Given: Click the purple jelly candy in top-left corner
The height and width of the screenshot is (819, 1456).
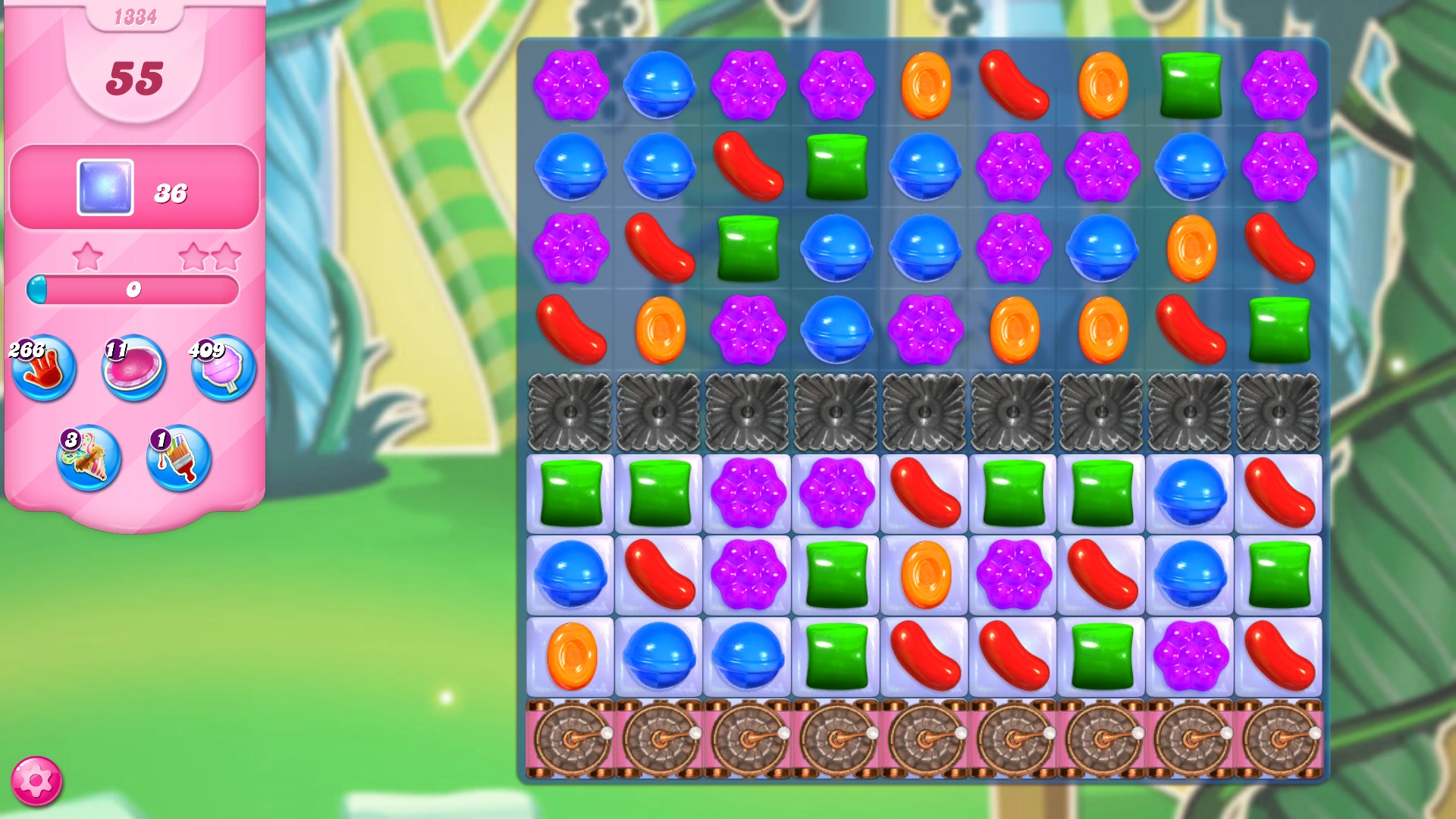Looking at the screenshot, I should [573, 84].
